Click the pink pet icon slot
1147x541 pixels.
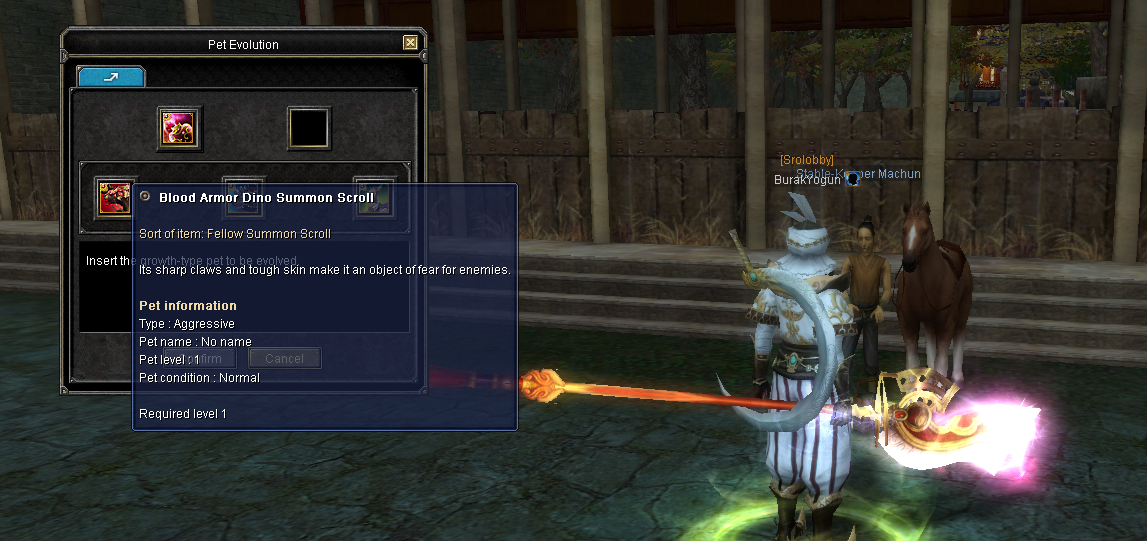[180, 128]
